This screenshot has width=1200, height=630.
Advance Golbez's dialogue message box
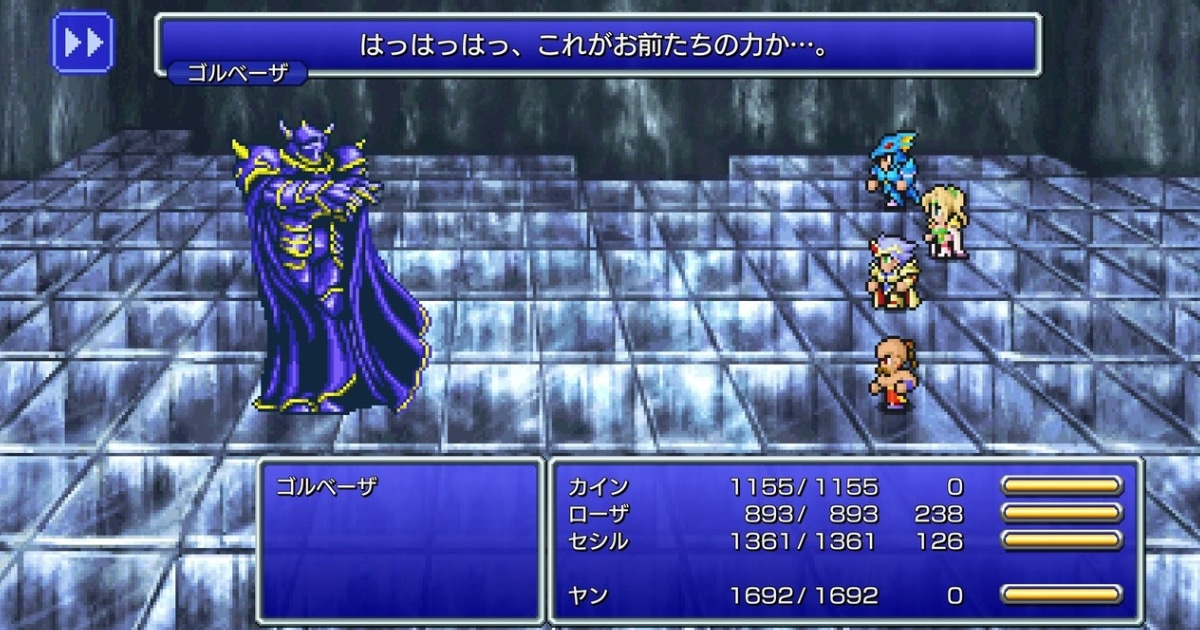click(x=597, y=45)
